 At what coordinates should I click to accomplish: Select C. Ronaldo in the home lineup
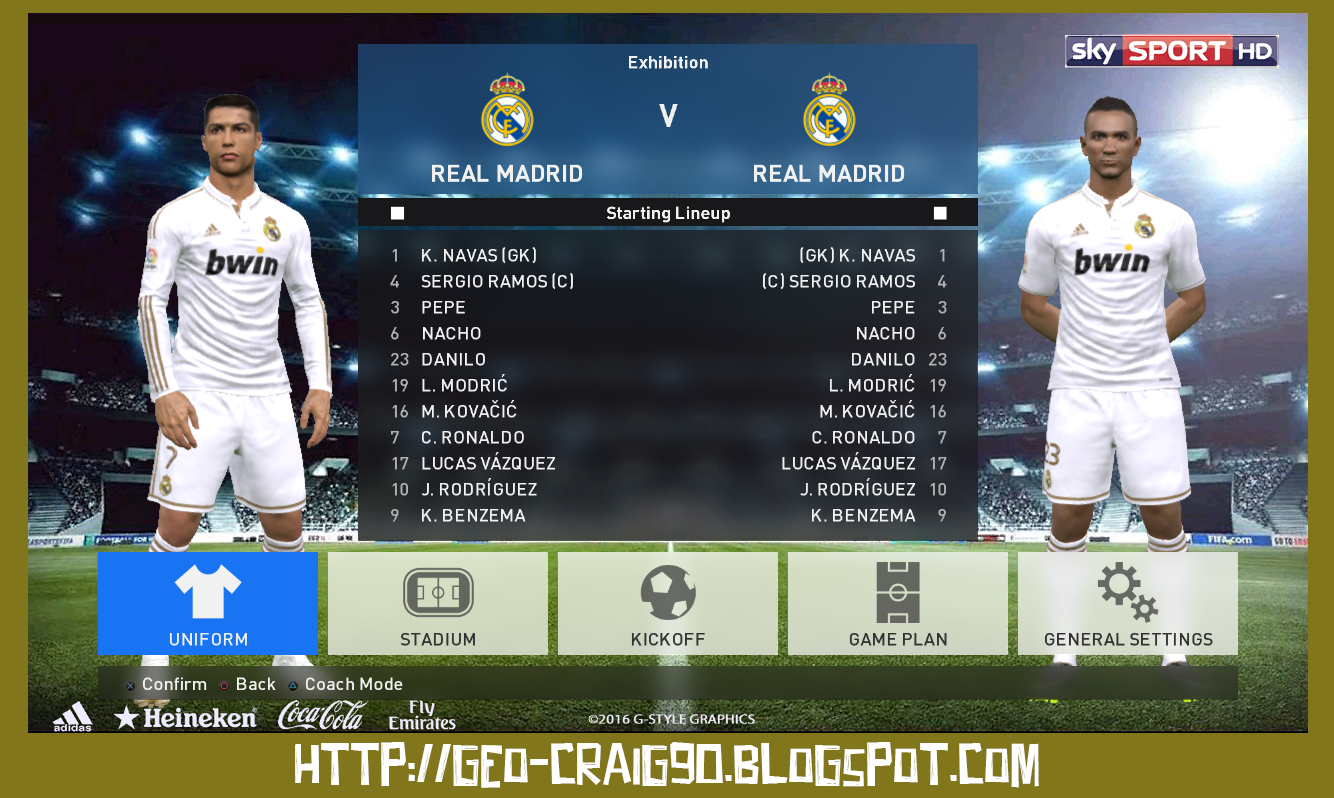point(473,437)
